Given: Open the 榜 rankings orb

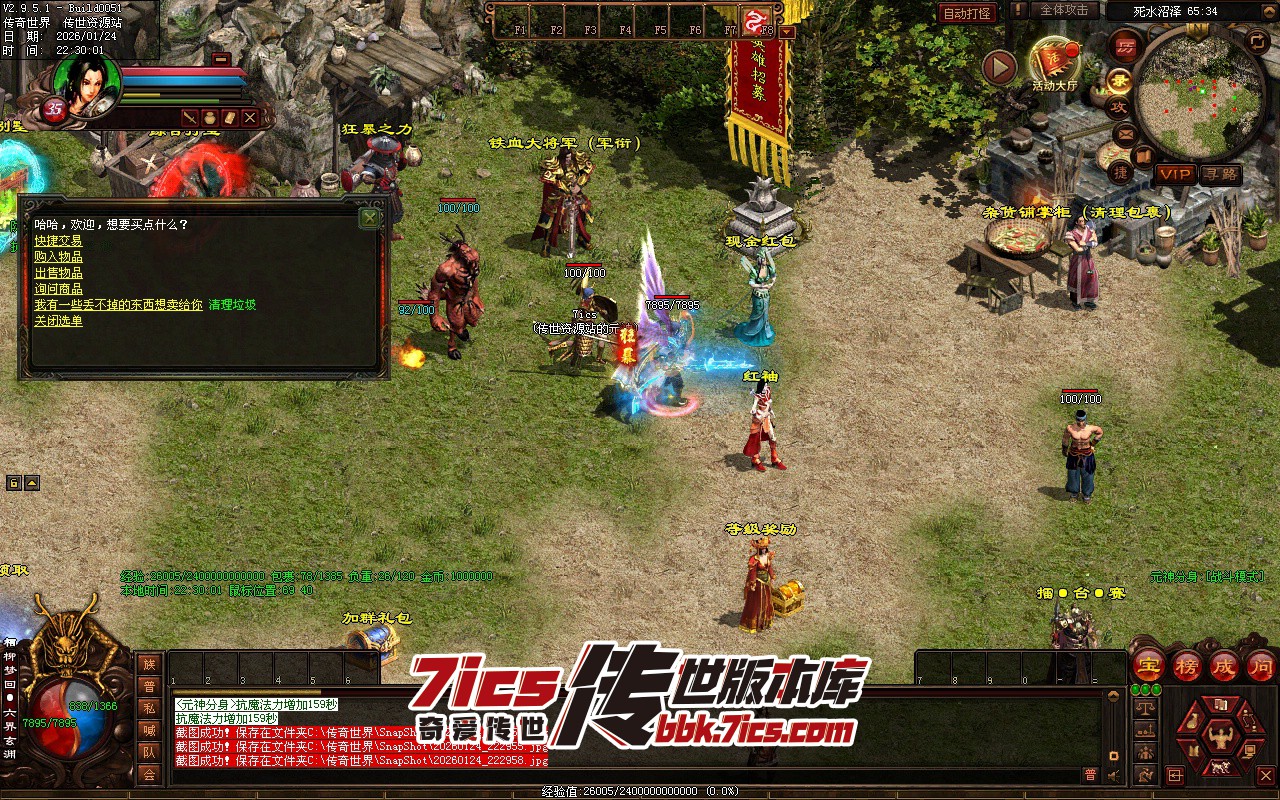Looking at the screenshot, I should (1187, 666).
